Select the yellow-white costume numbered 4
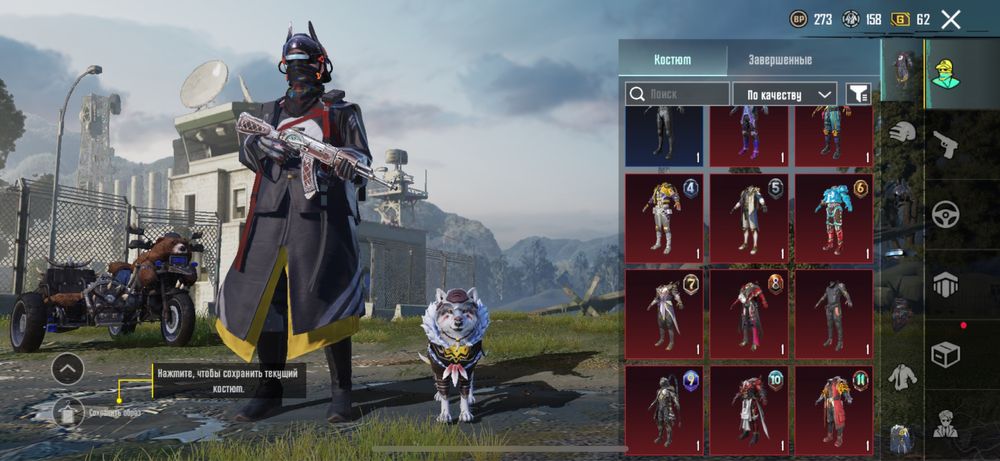 click(664, 215)
